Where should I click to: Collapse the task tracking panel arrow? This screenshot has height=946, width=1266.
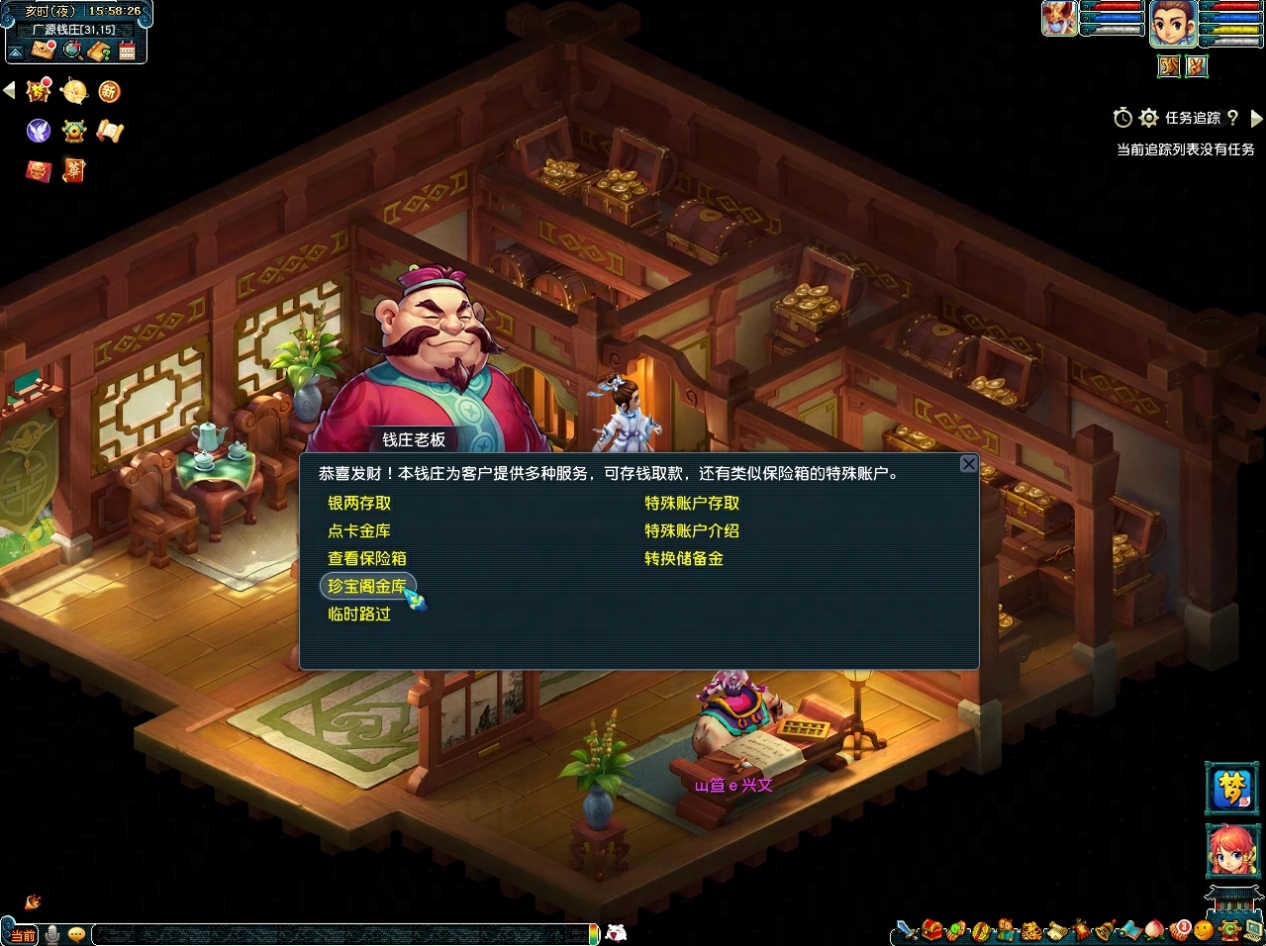click(x=1257, y=118)
